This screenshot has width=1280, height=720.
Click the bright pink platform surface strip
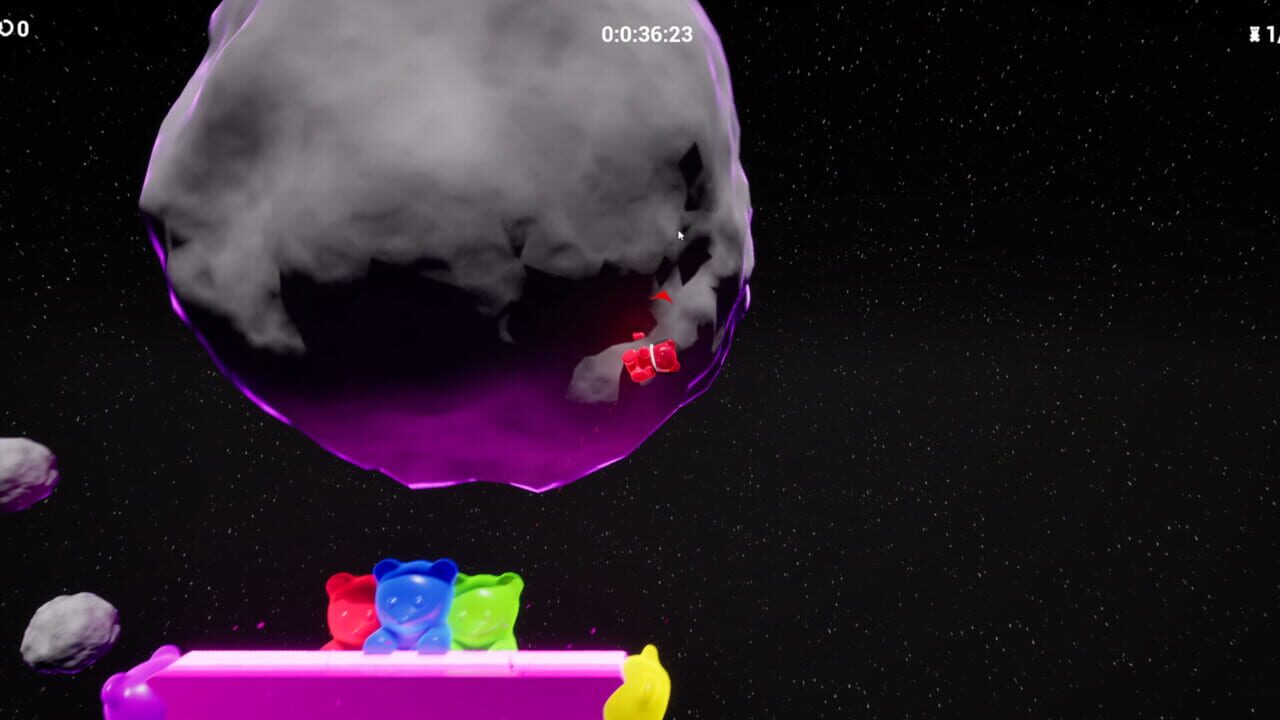pos(400,690)
